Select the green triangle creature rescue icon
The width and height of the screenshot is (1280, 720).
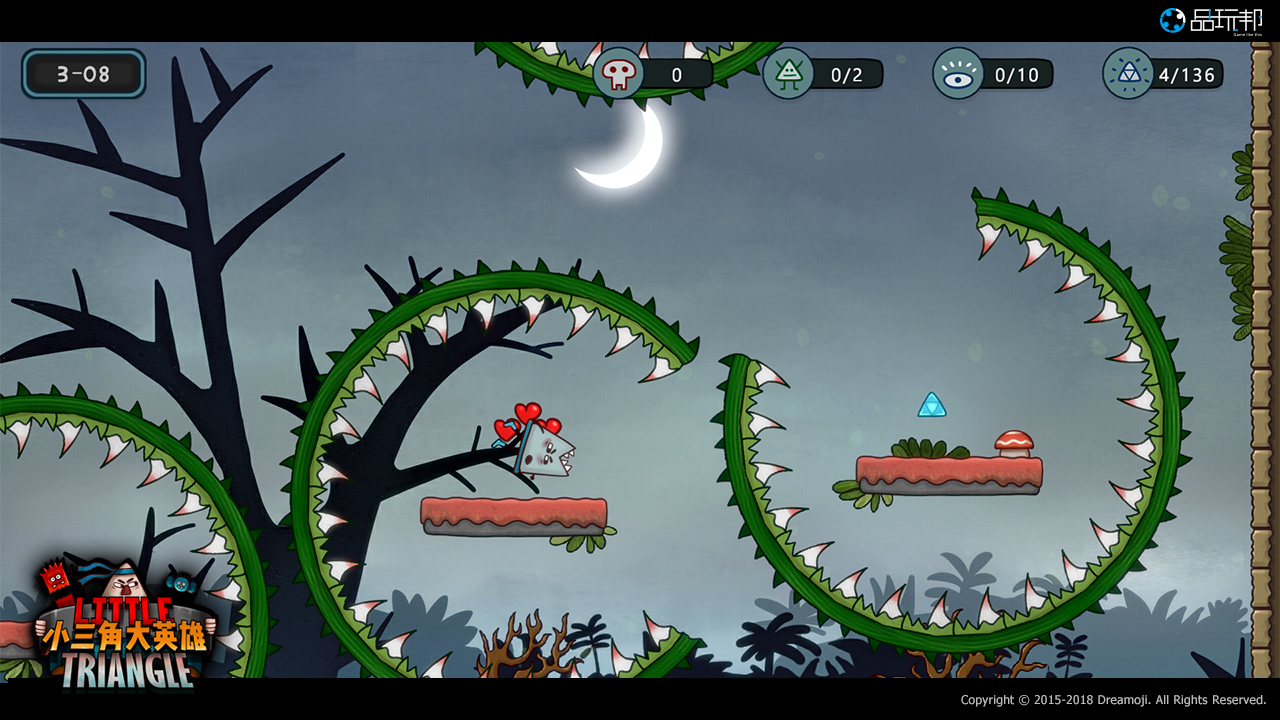pyautogui.click(x=788, y=74)
